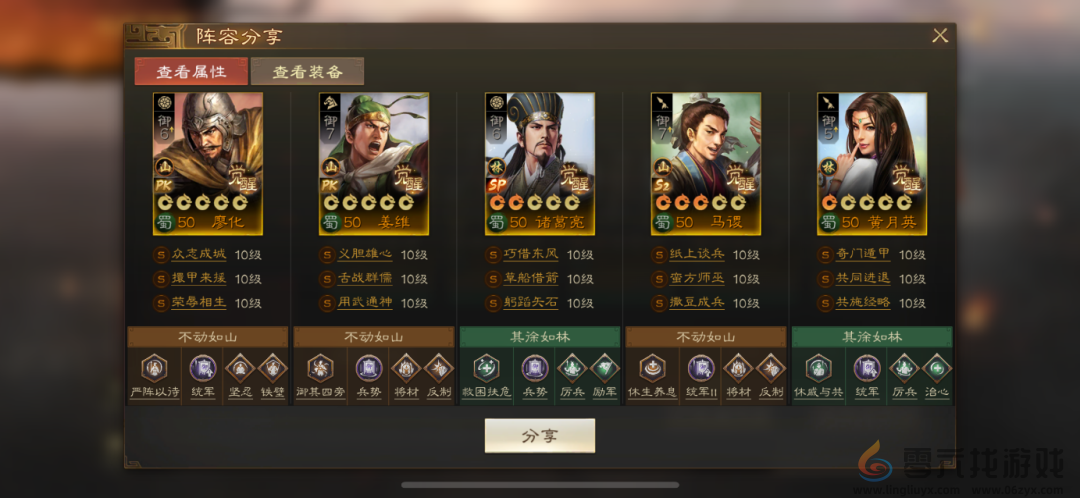Select the 诸葛亮 hero portrait card
The image size is (1080, 498).
[x=540, y=163]
